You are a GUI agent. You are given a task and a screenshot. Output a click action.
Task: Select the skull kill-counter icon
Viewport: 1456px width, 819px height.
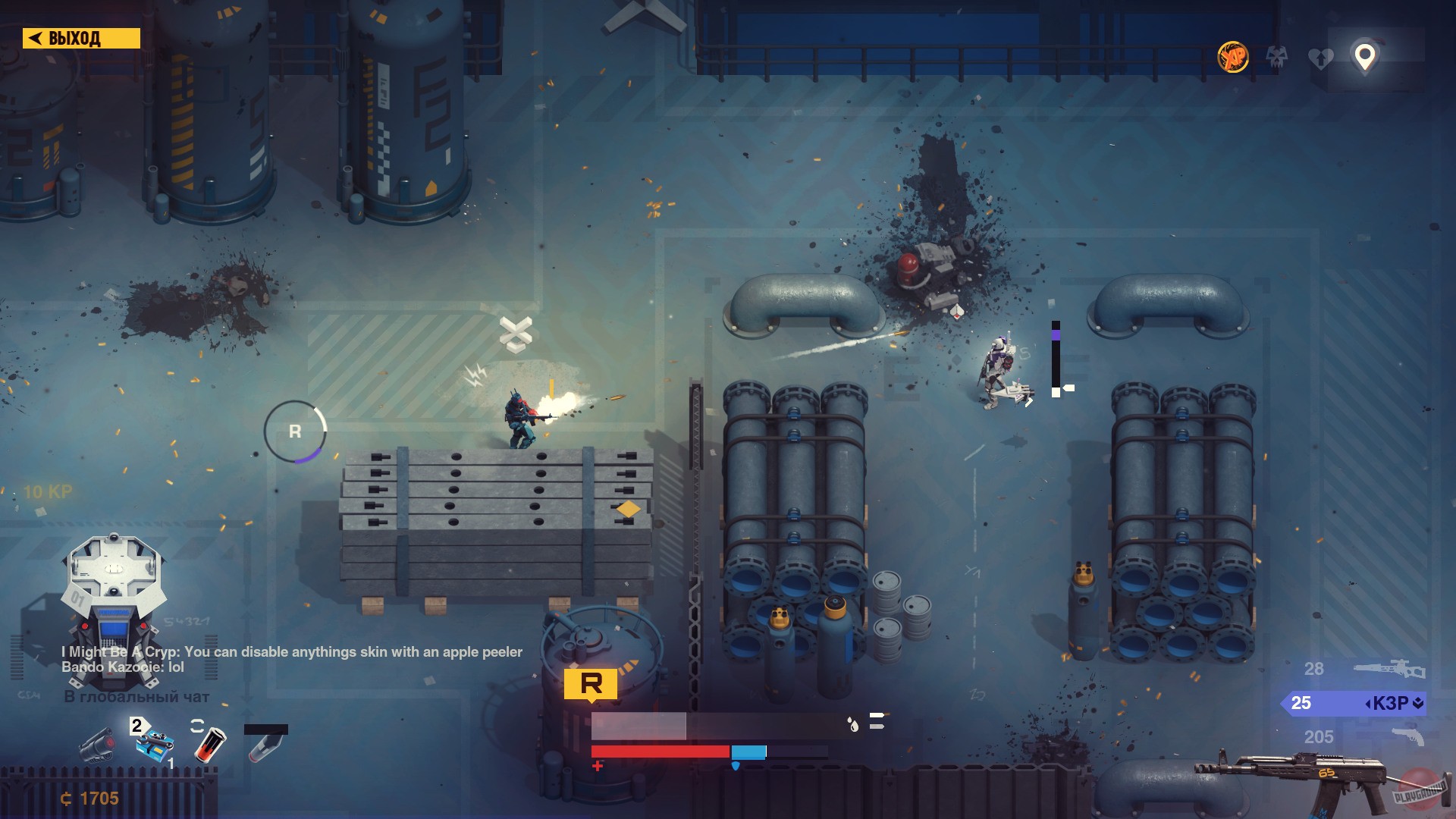[1278, 58]
